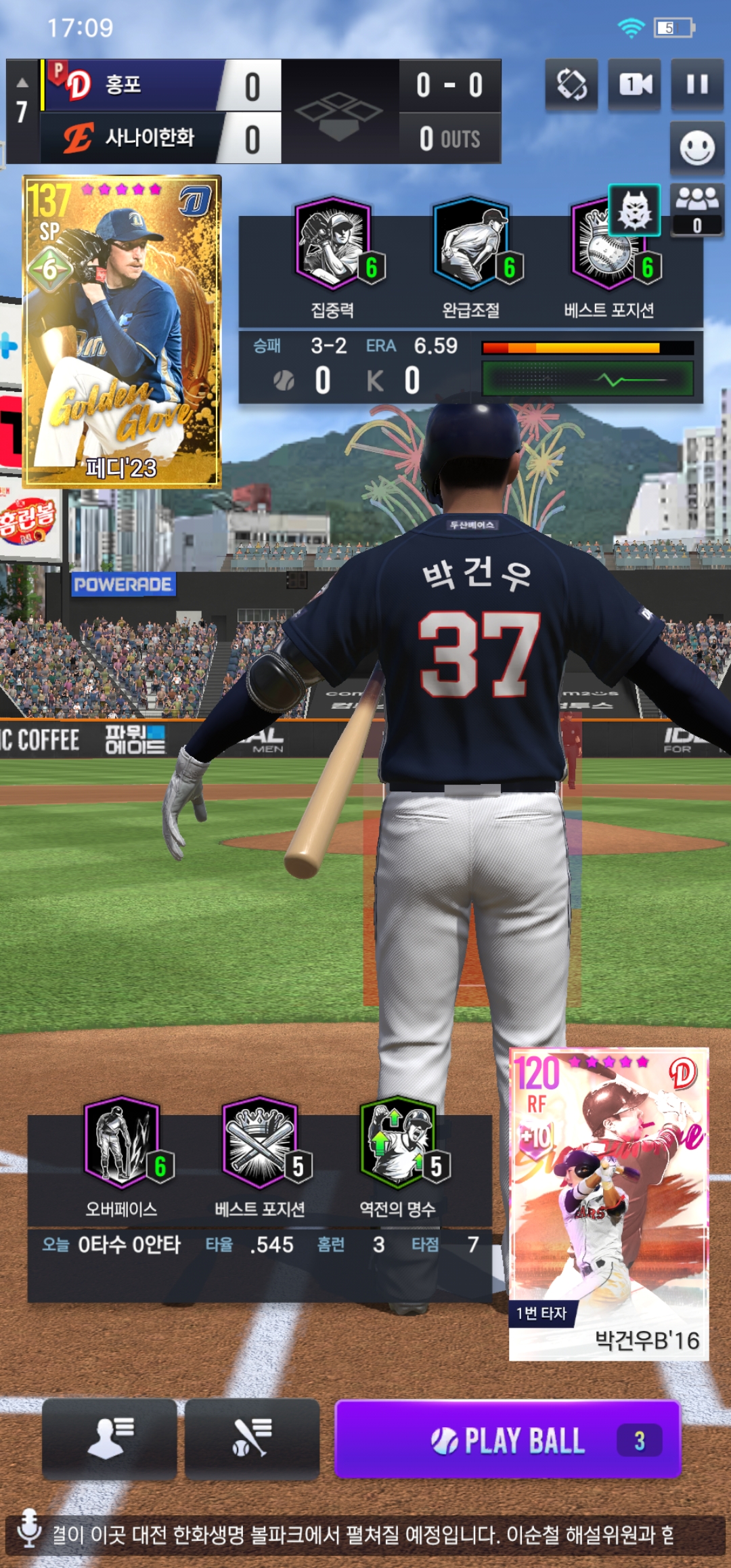Switch the camera view
Viewport: 731px width, 1568px height.
(x=634, y=85)
